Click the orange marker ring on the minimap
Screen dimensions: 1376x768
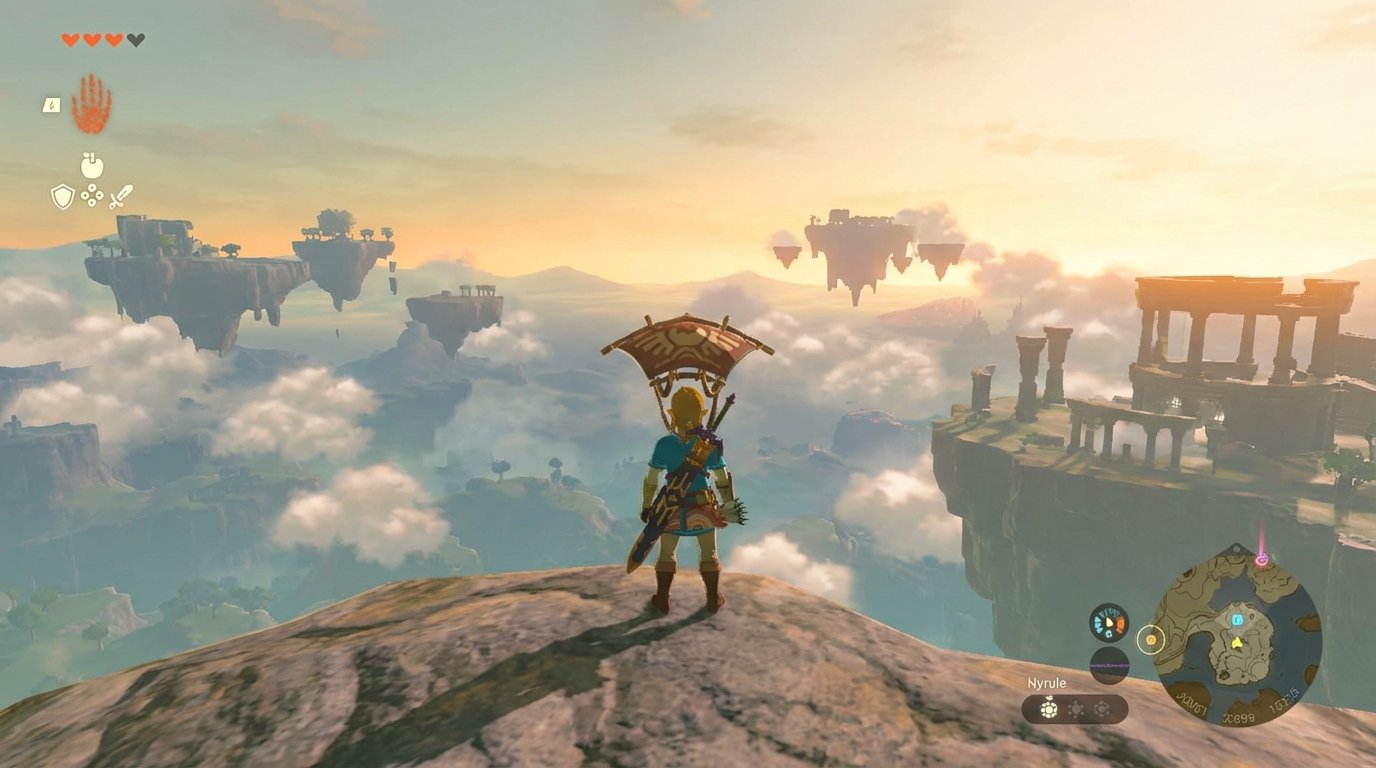point(1151,640)
